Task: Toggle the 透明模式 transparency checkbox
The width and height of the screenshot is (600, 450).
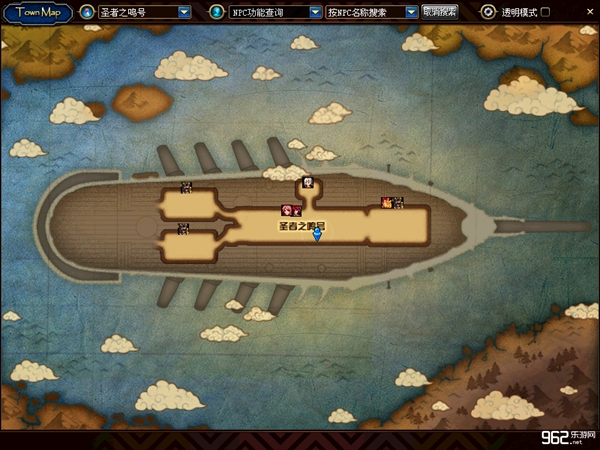Action: 545,12
